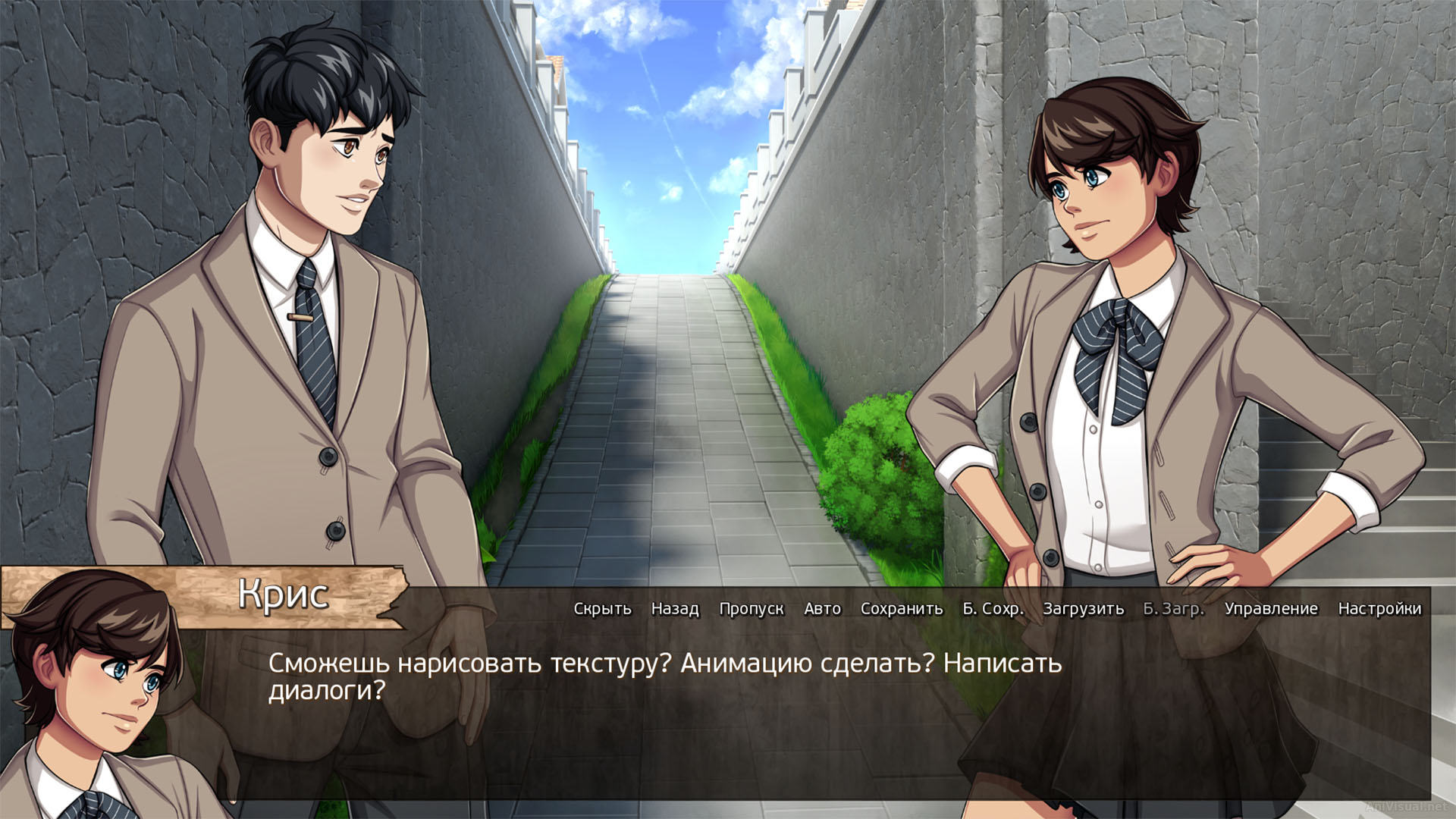The width and height of the screenshot is (1456, 819).
Task: Hide the dialogue window with Скрыть
Action: 603,608
